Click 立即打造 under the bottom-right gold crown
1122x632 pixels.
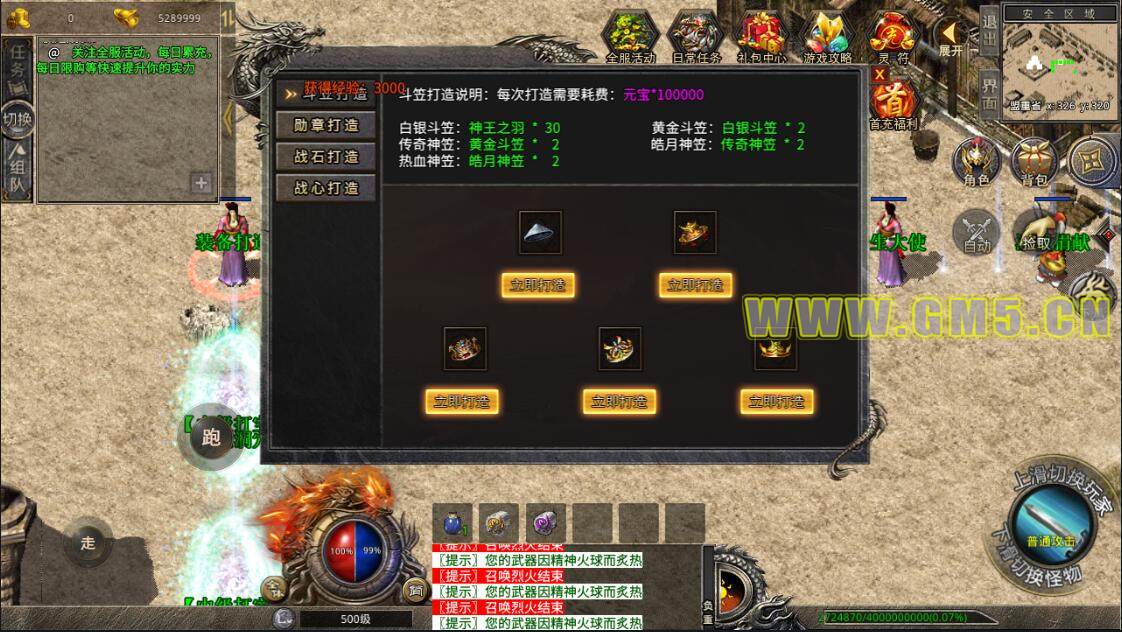point(777,402)
